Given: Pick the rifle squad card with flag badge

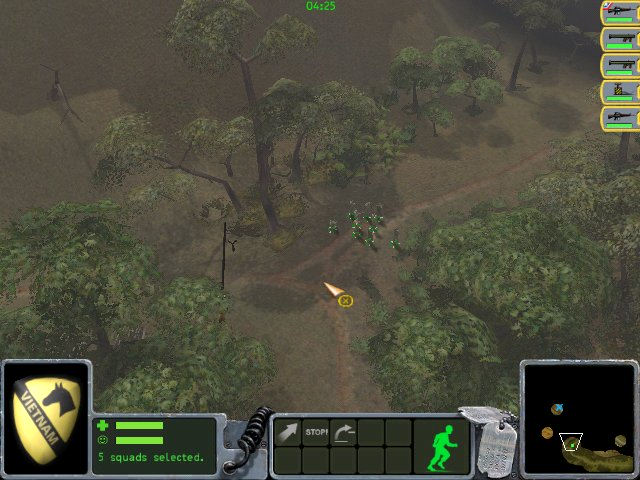Looking at the screenshot, I should 620,13.
